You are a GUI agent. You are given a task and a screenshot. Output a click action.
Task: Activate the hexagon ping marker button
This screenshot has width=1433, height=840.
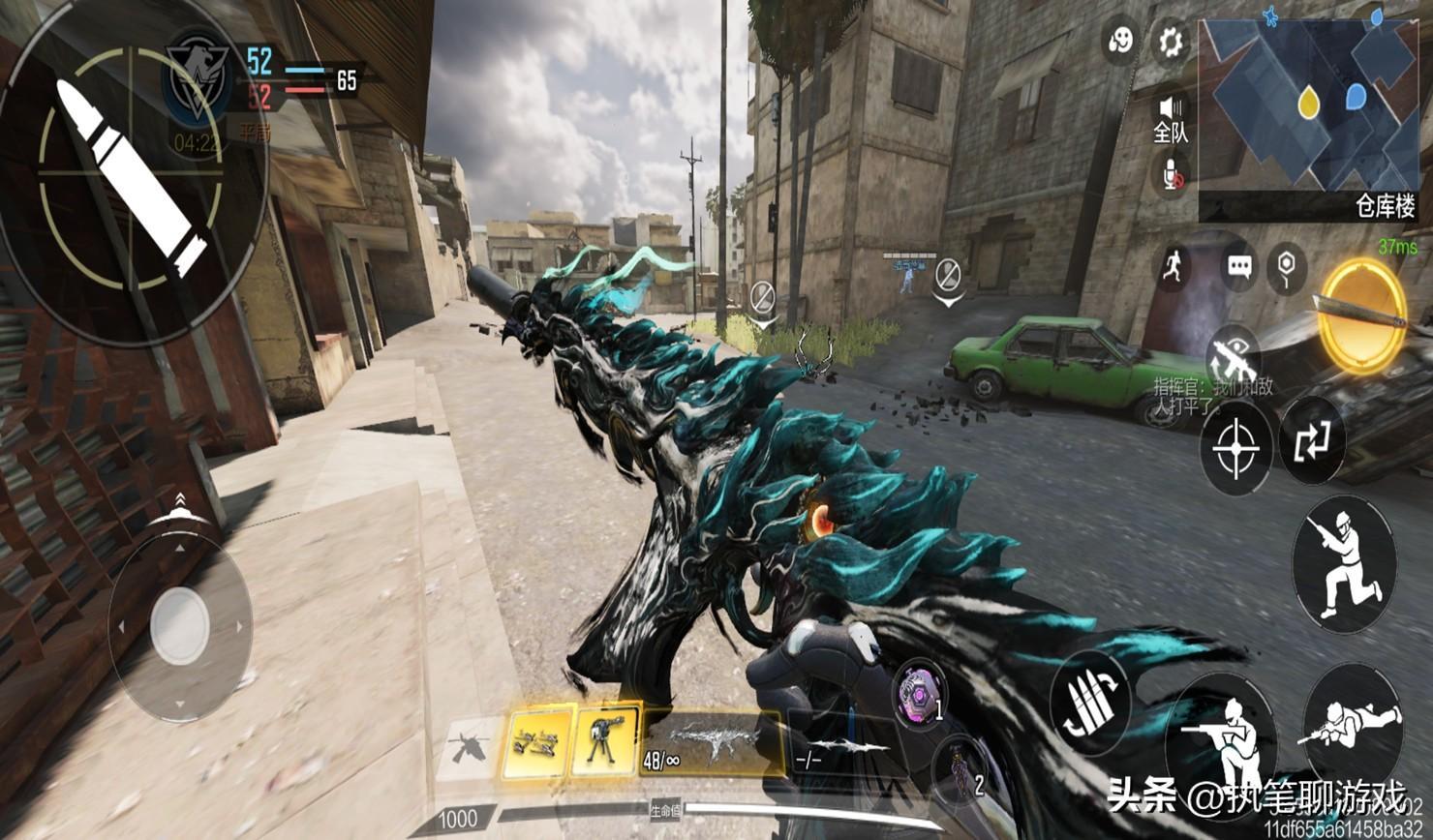(x=1286, y=267)
